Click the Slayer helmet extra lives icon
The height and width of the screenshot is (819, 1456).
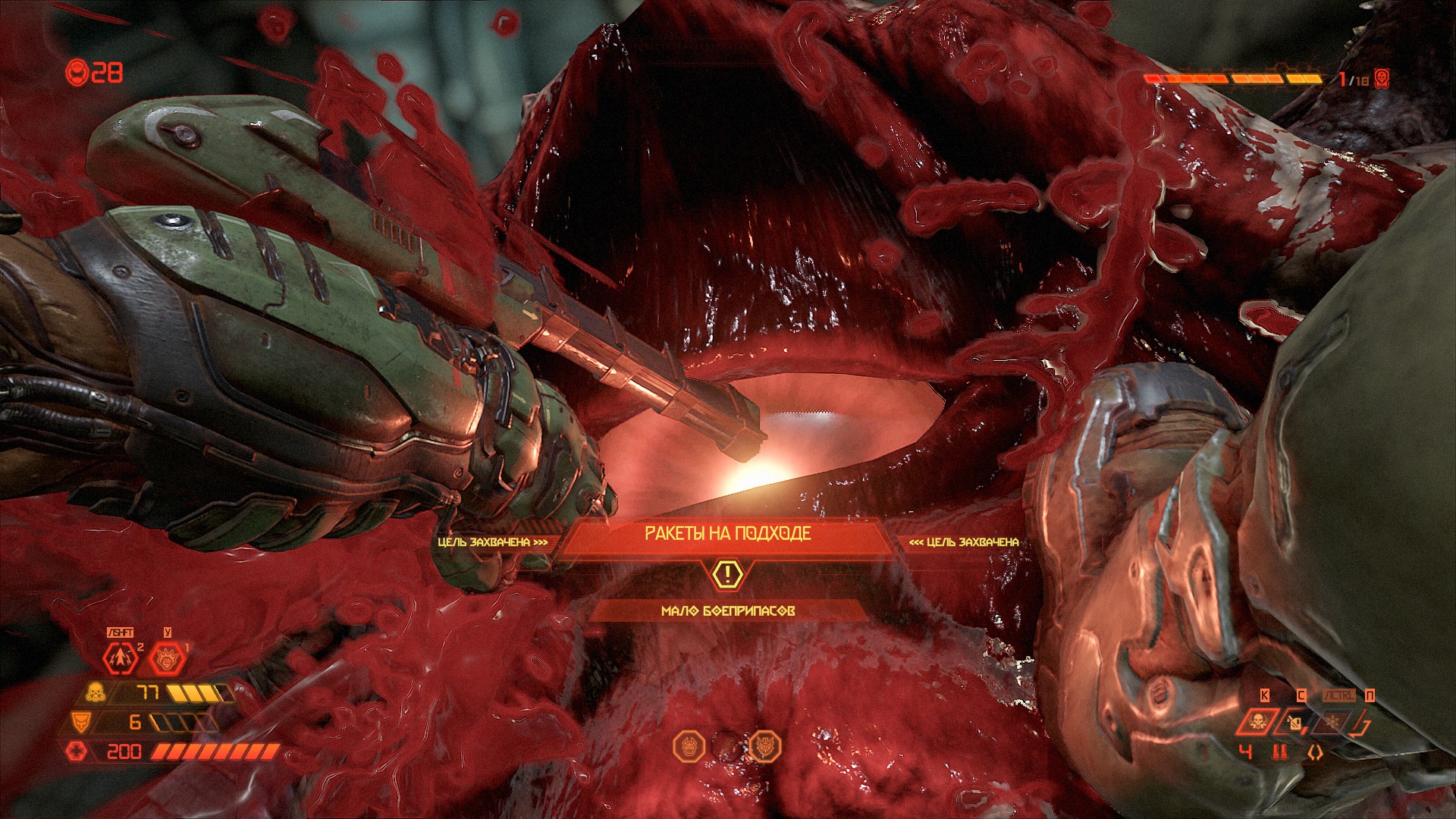[x=77, y=73]
